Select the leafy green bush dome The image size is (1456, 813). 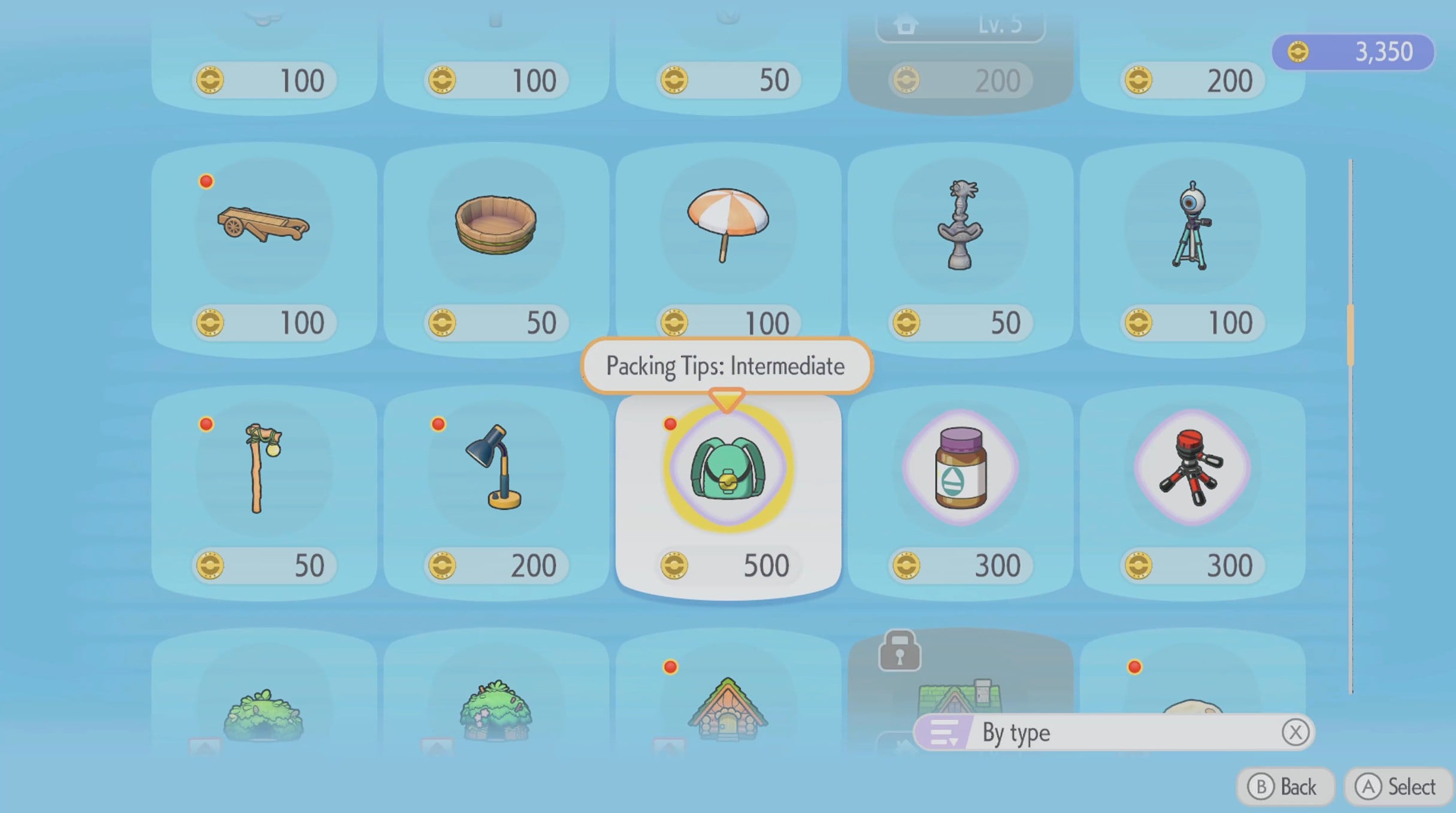pos(264,713)
